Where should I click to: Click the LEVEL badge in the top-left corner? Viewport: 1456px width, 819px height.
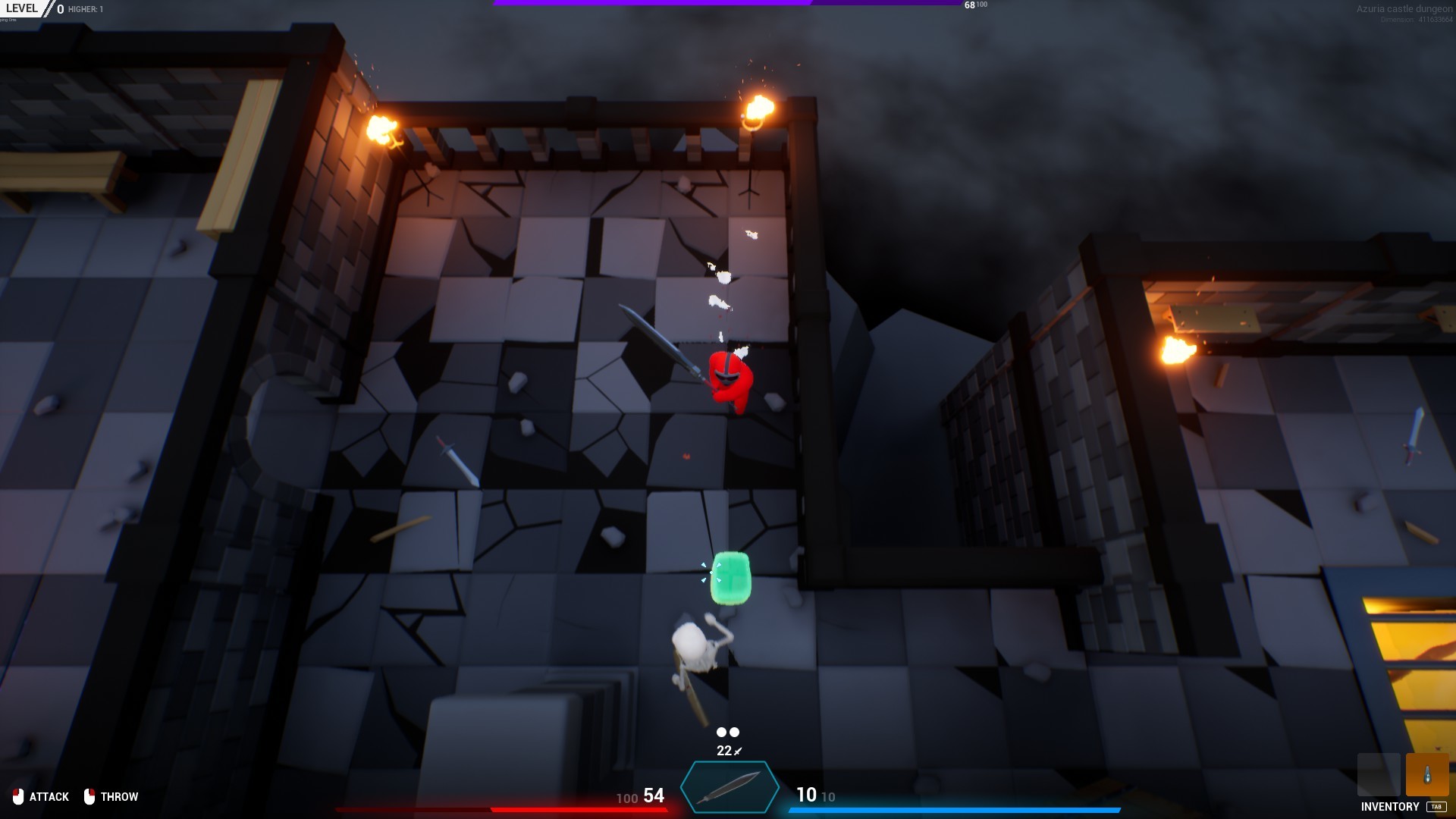[23, 9]
